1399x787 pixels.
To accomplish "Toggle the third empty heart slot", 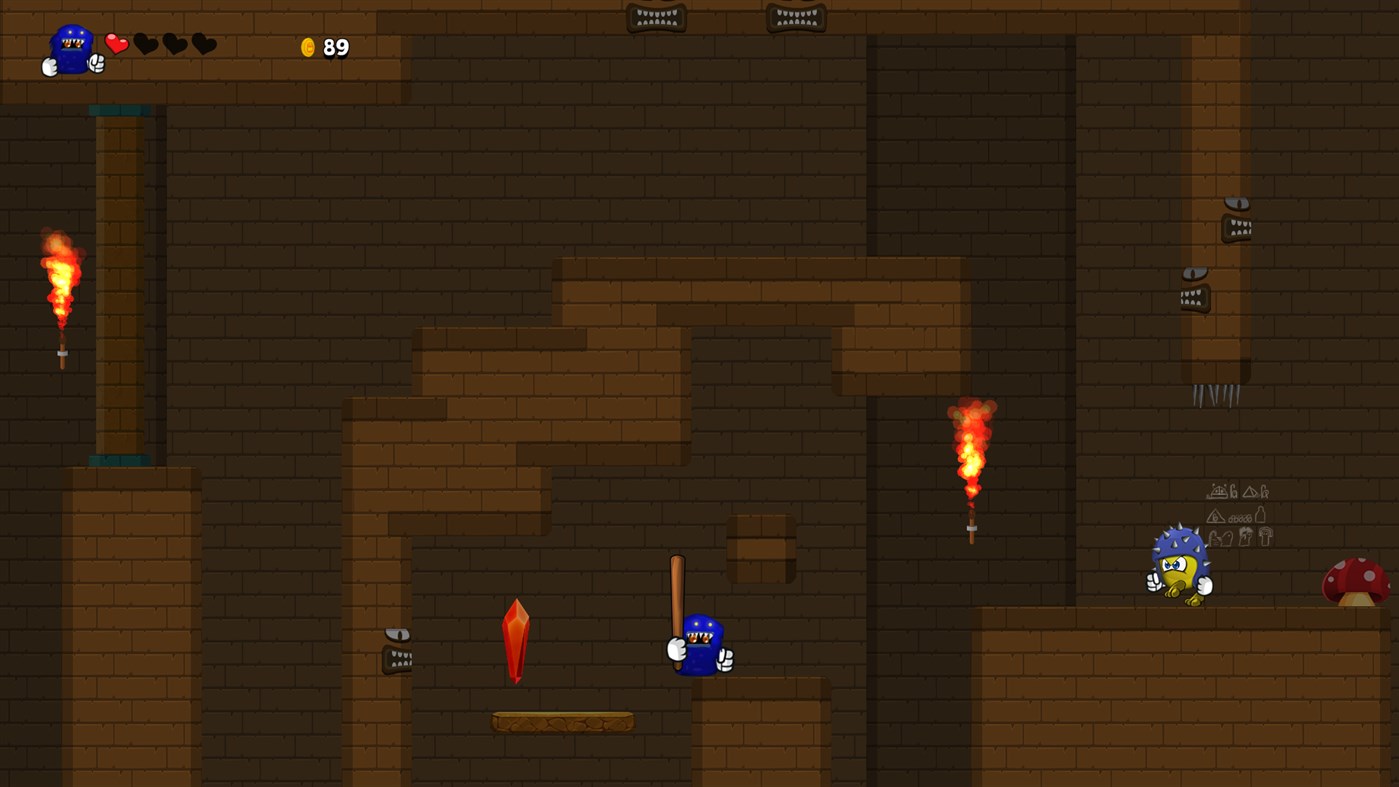I will 205,43.
